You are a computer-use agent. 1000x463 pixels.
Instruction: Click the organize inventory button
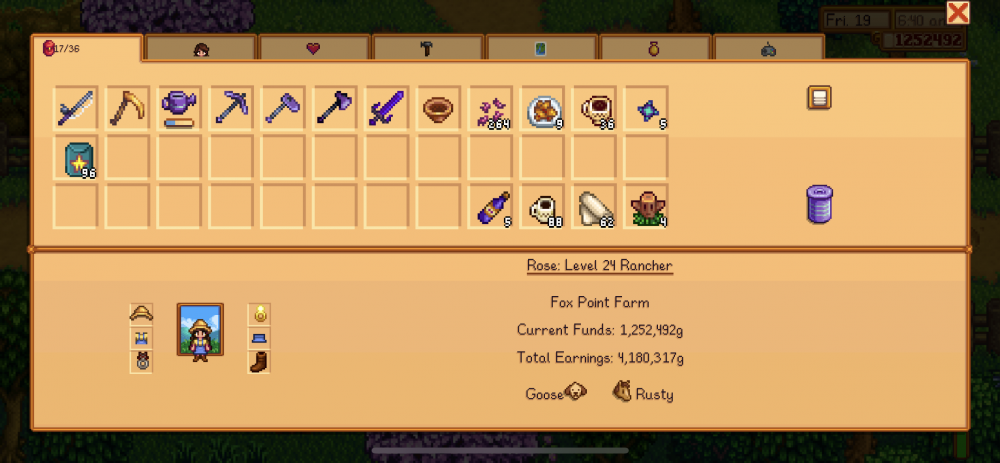click(820, 98)
